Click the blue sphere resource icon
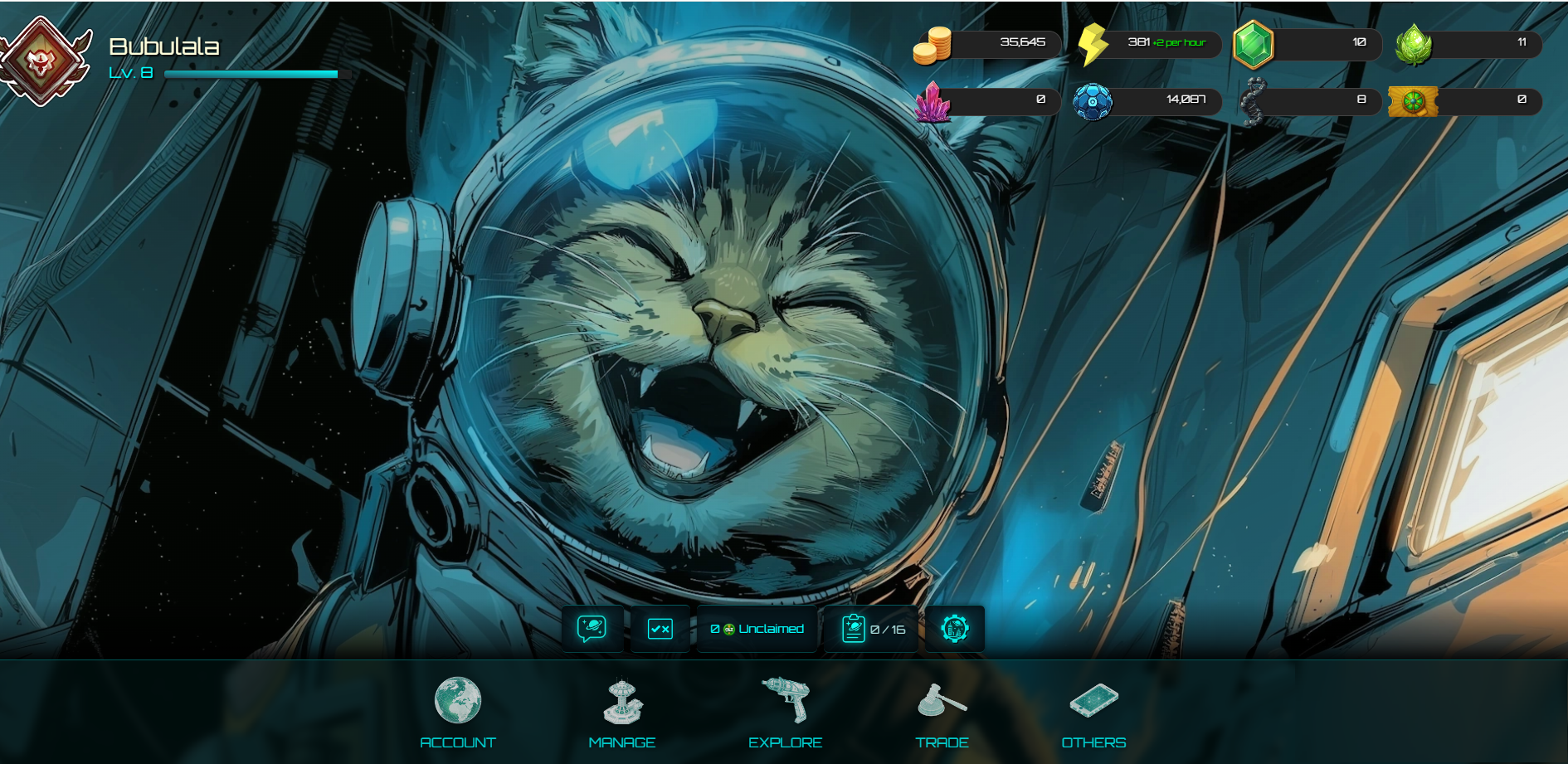 [1093, 102]
